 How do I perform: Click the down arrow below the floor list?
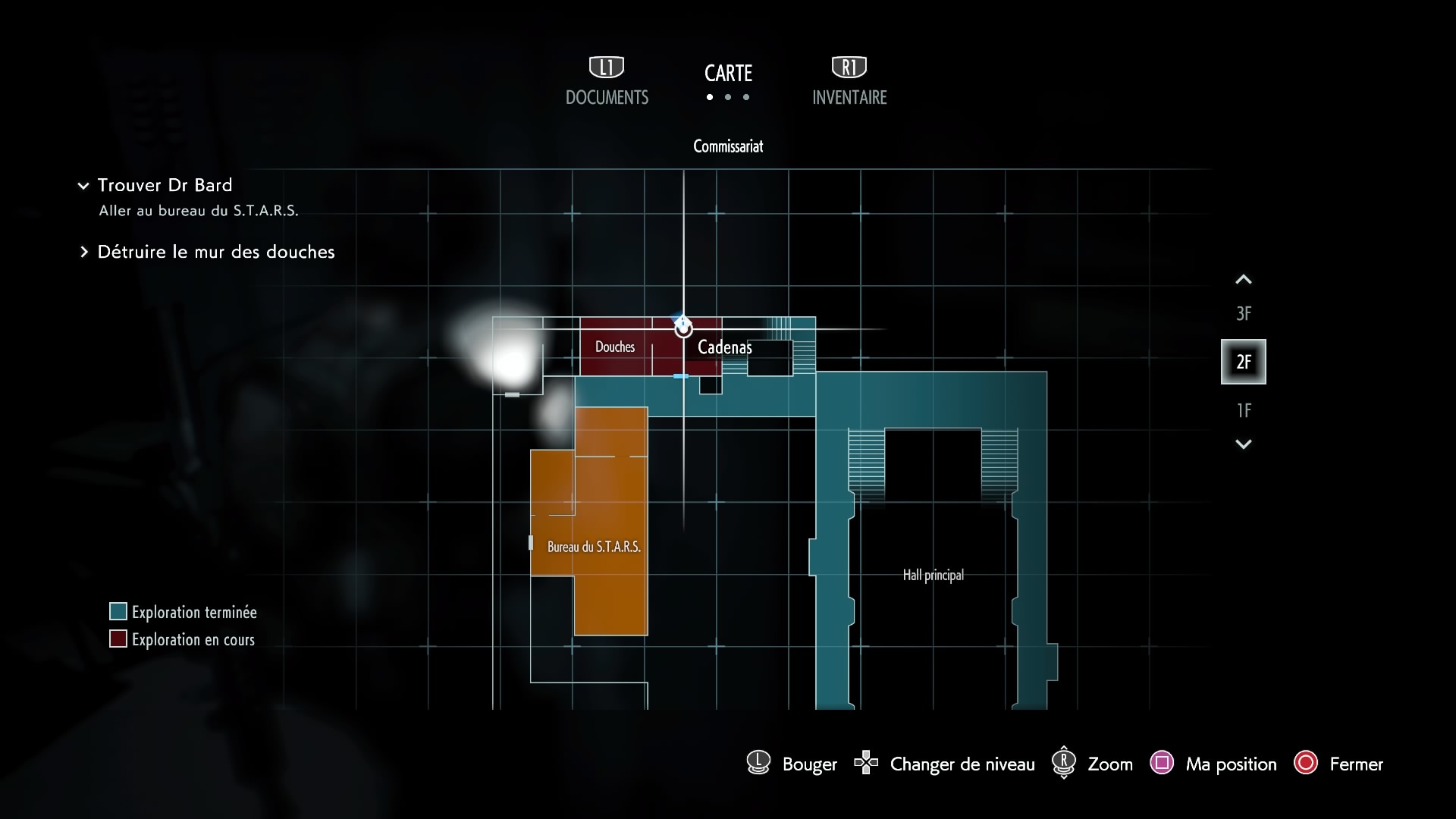[1243, 444]
